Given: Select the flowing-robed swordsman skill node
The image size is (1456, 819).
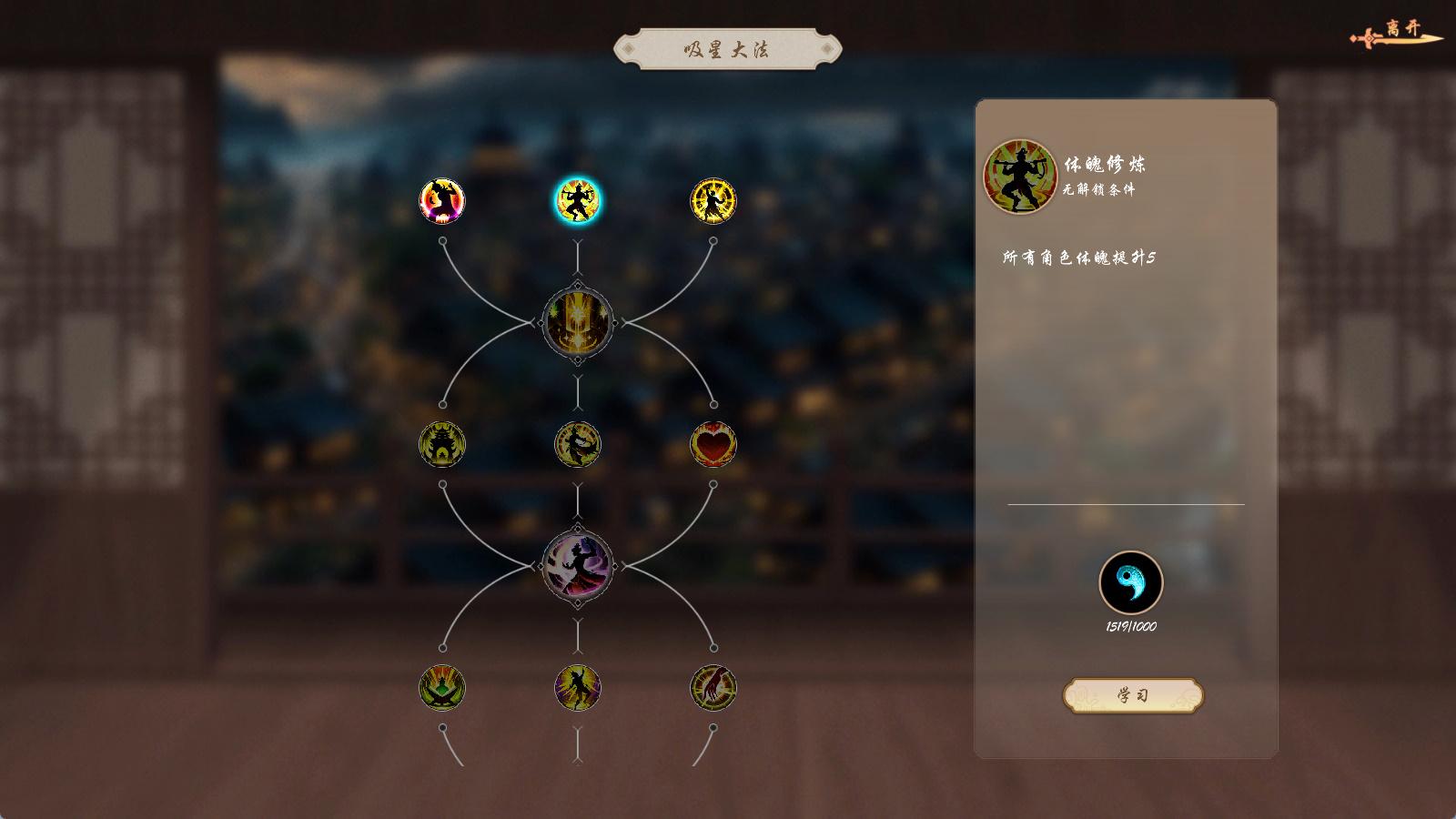Looking at the screenshot, I should pos(578,445).
